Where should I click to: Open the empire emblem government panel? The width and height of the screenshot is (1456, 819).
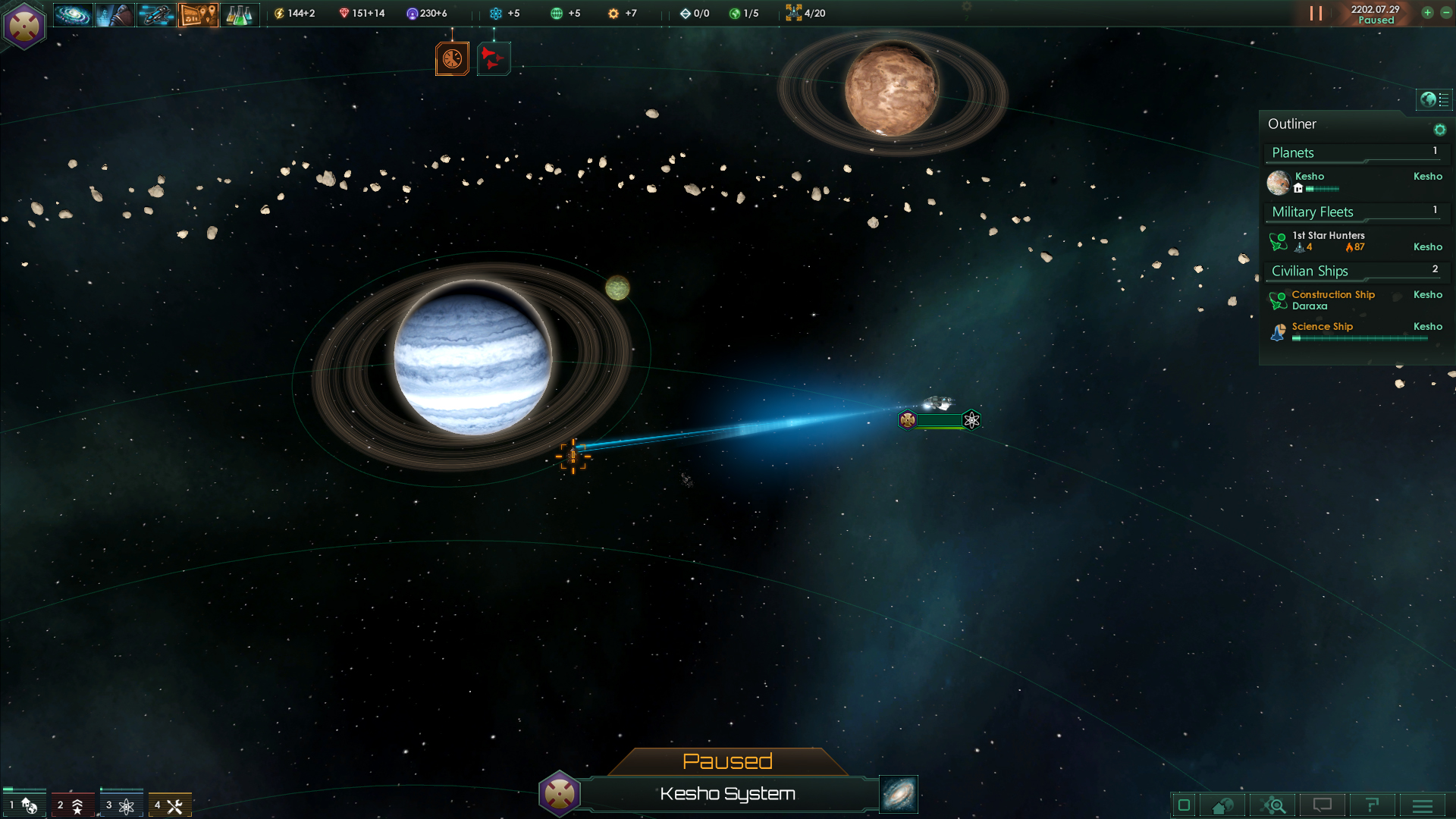[x=24, y=26]
